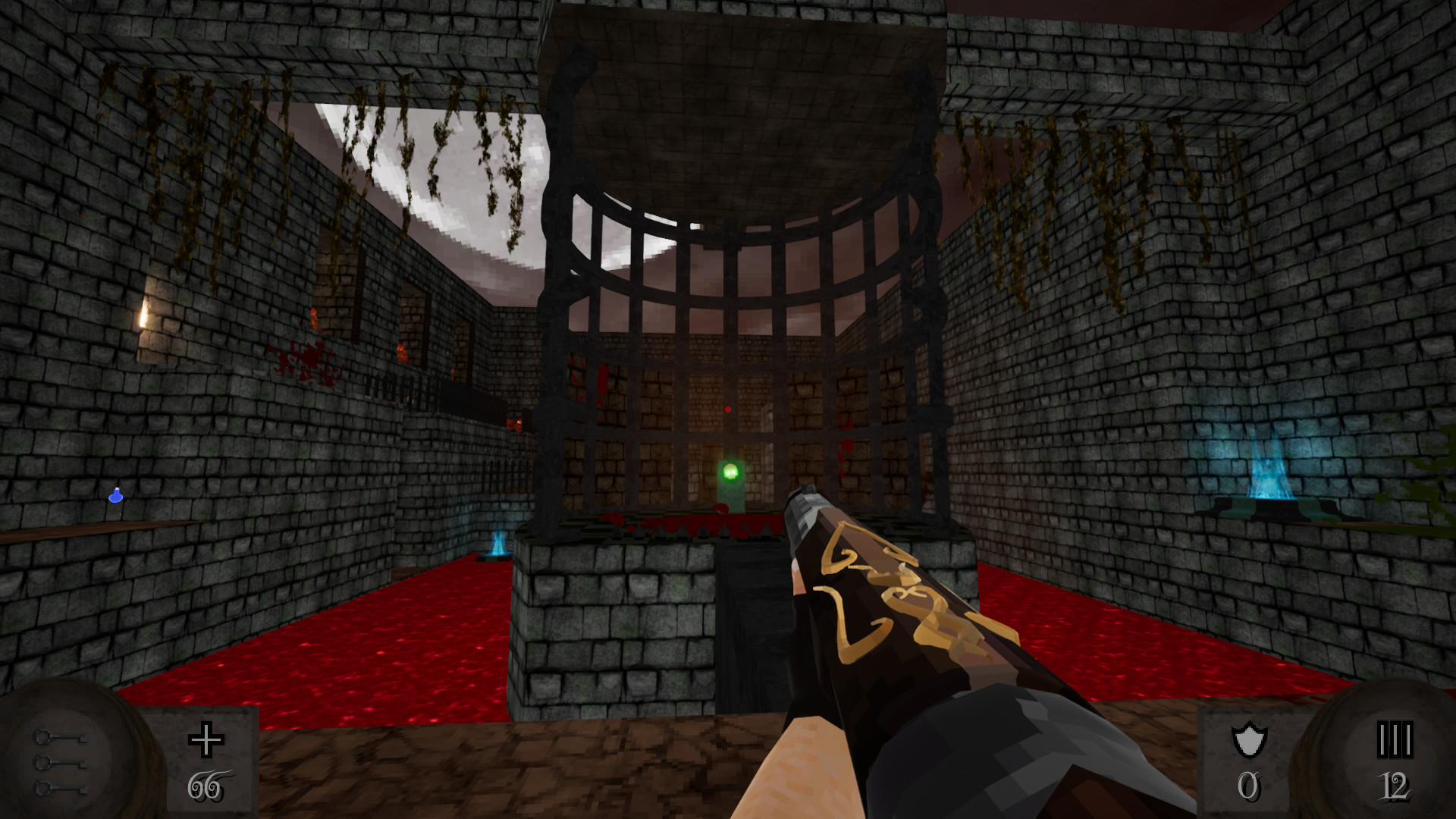Click the bottom key icon on the round emblem

(x=60, y=790)
